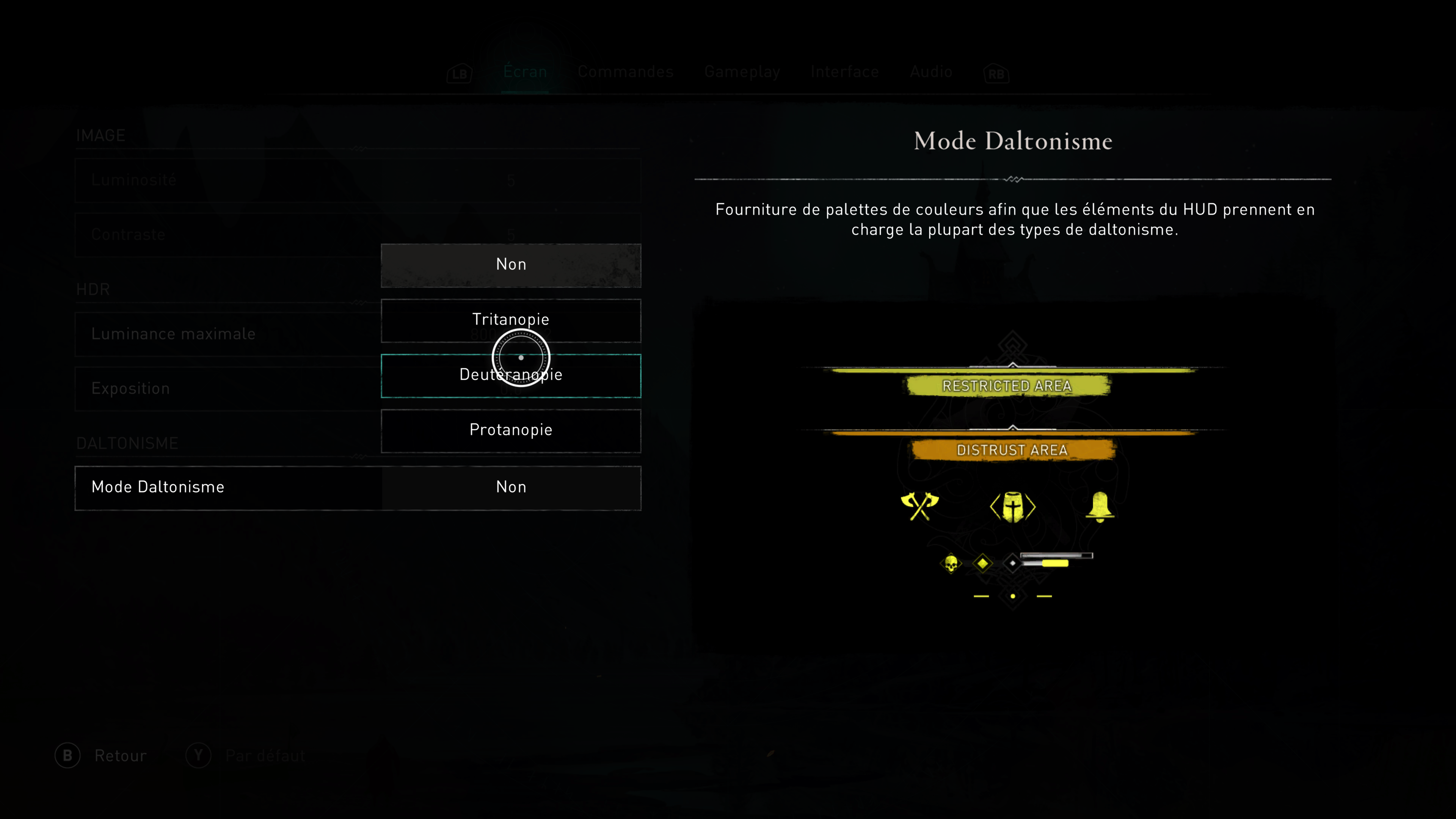This screenshot has height=819, width=1456.
Task: Click the Mode Daltonisme setting row
Action: point(357,487)
